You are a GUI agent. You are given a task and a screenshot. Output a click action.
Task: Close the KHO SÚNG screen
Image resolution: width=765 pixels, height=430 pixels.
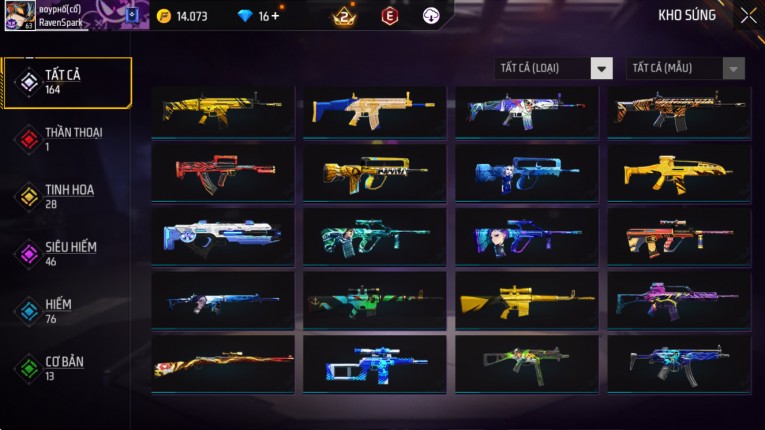(x=748, y=16)
